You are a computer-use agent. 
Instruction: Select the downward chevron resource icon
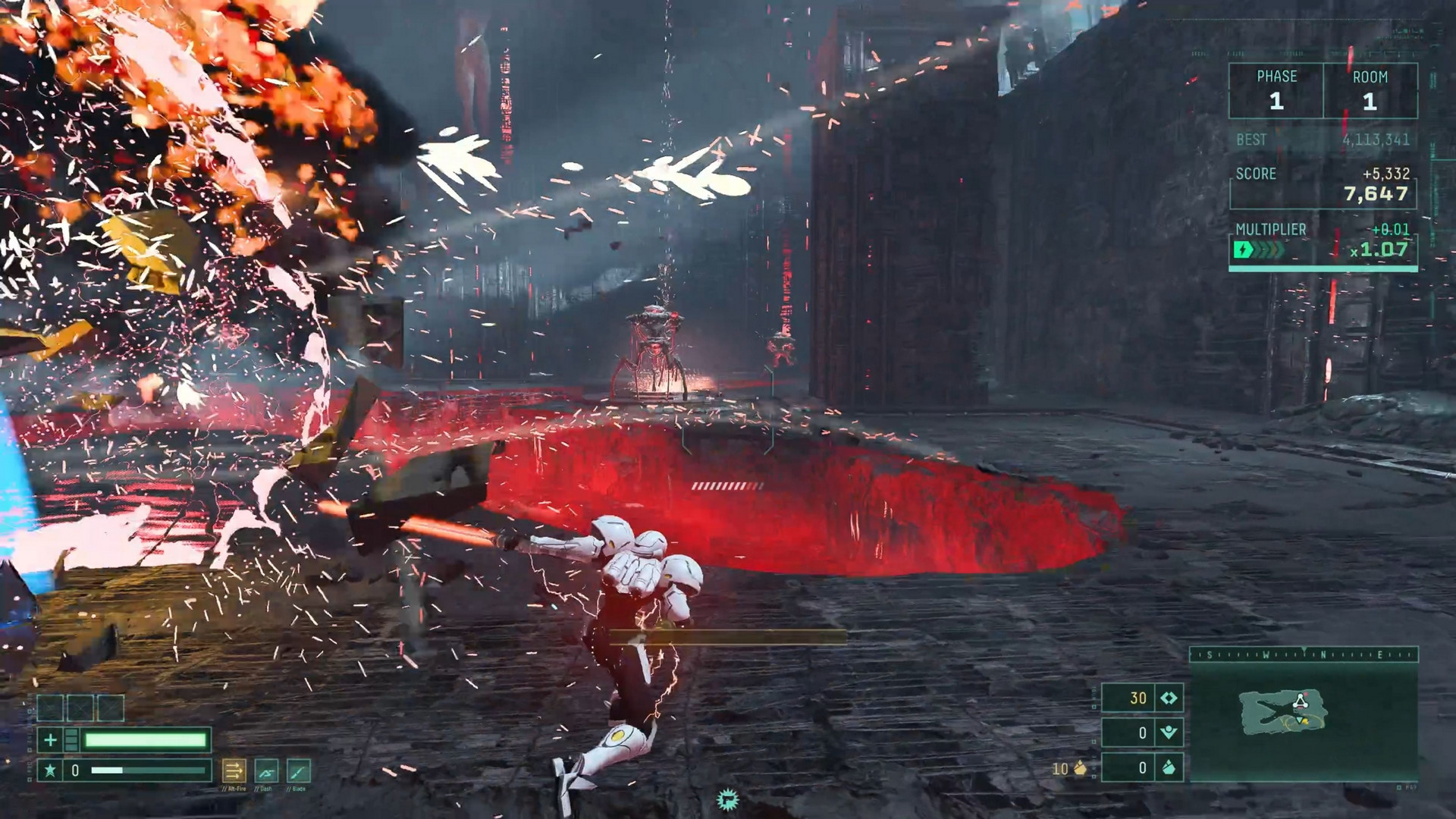click(x=1169, y=733)
